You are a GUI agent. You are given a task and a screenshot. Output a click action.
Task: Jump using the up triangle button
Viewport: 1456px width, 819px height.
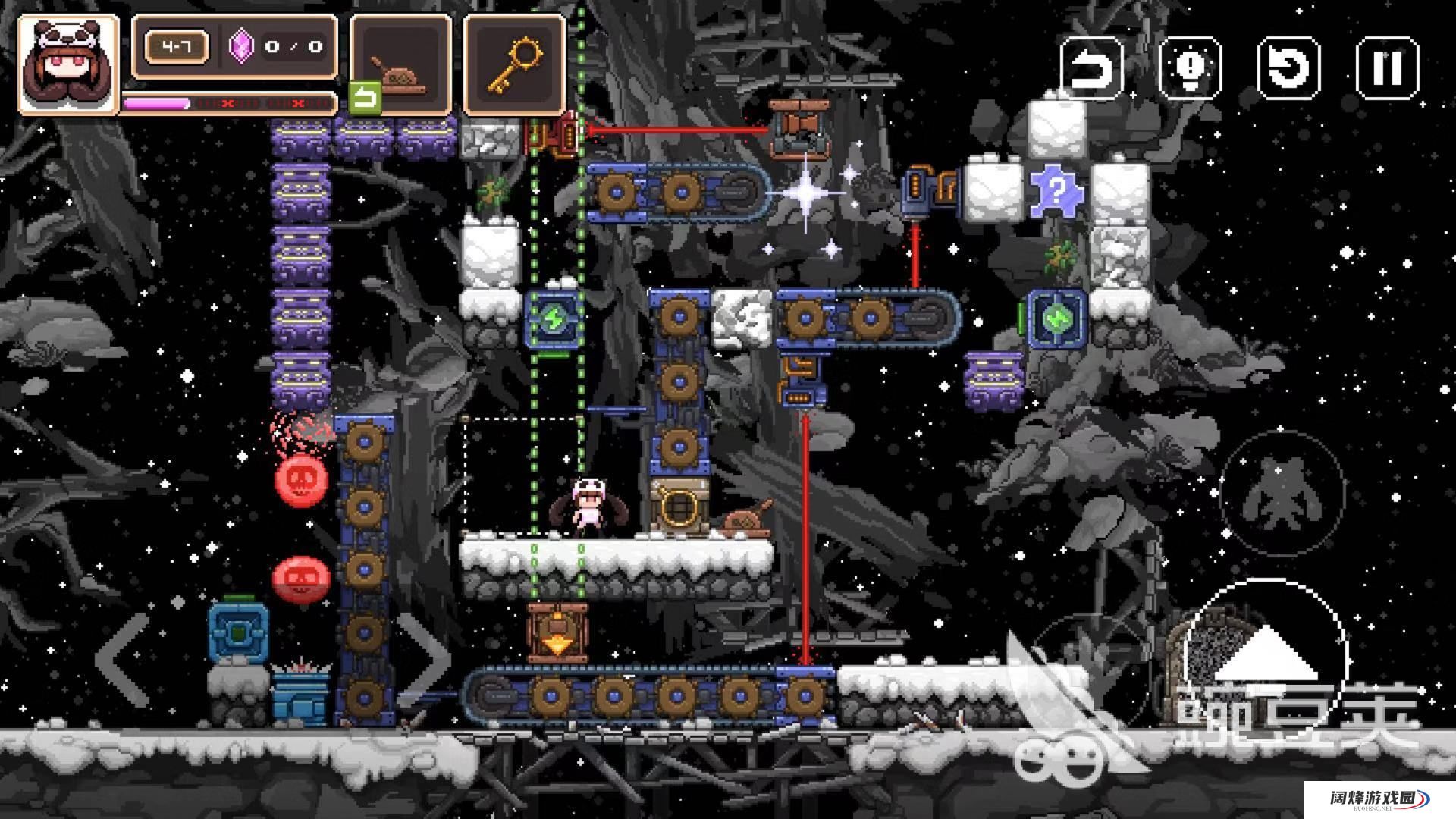click(x=1265, y=657)
